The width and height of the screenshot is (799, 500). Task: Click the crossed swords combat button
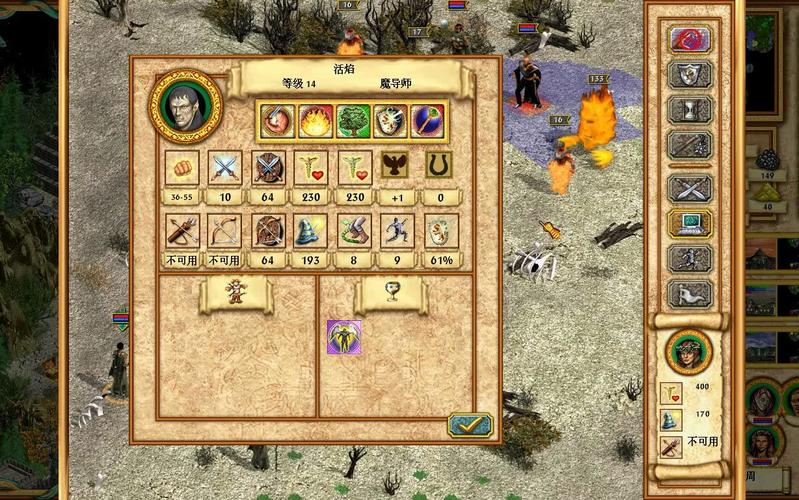pyautogui.click(x=690, y=187)
